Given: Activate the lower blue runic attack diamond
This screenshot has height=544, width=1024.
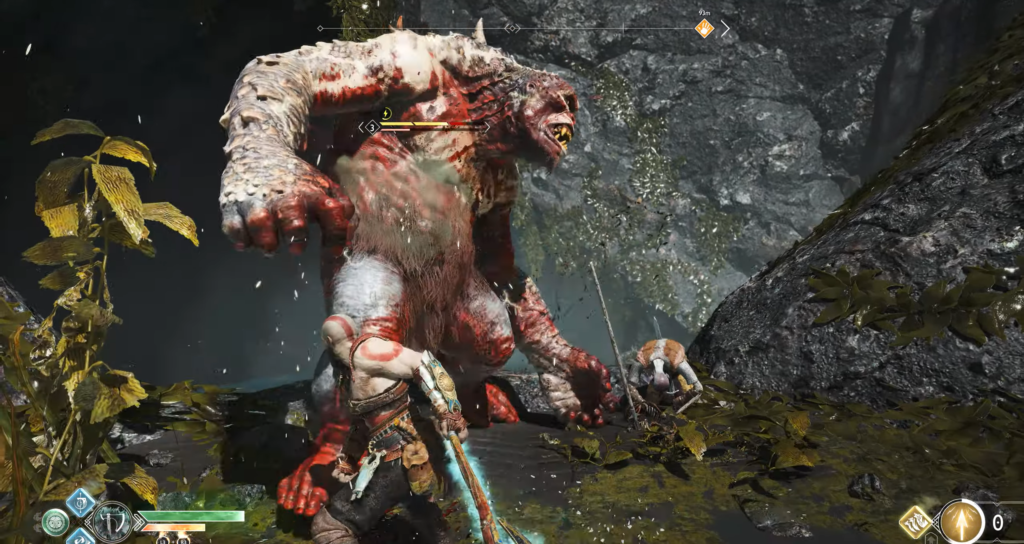Looking at the screenshot, I should (80, 538).
